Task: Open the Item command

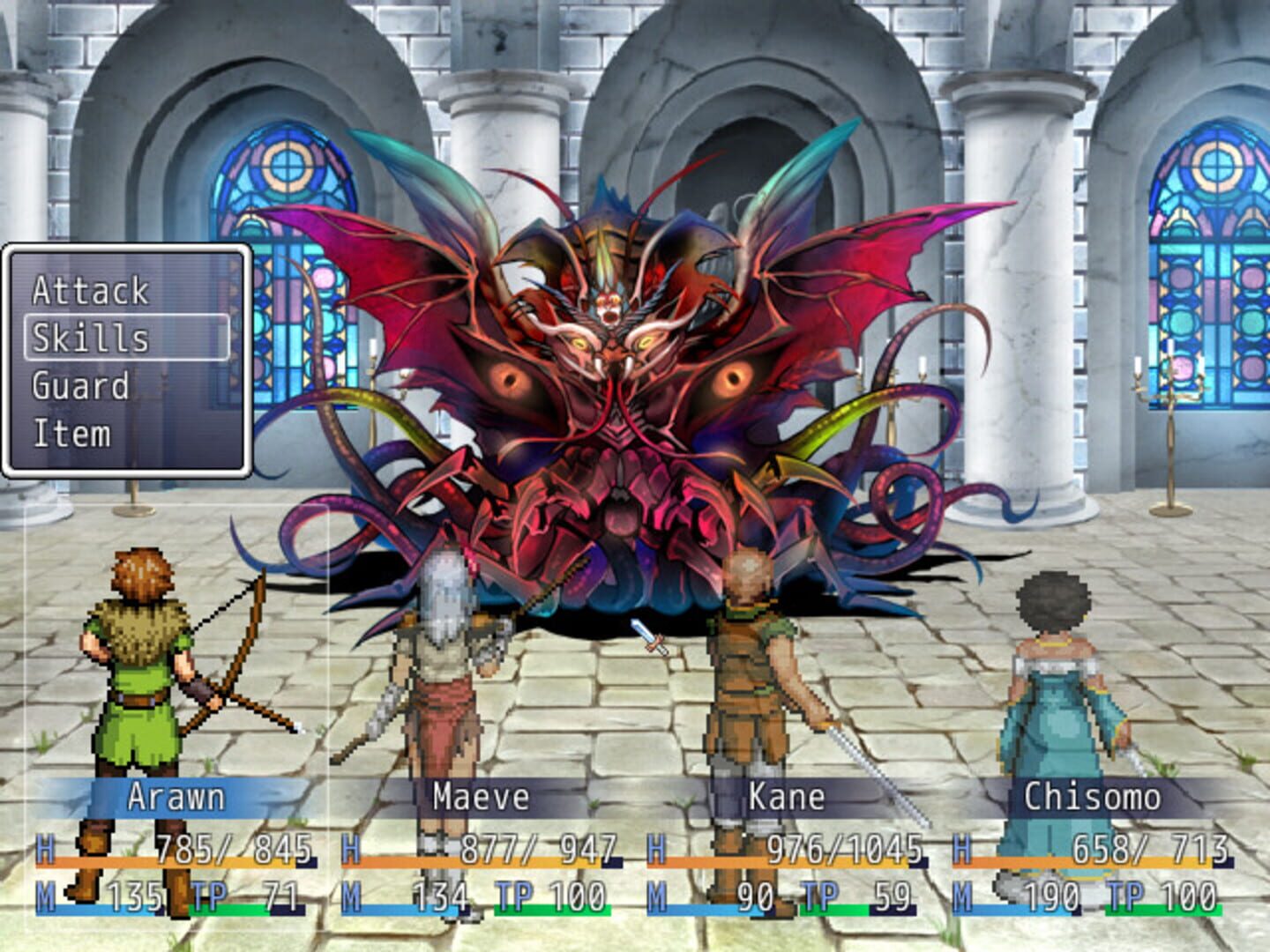Action: tap(71, 432)
